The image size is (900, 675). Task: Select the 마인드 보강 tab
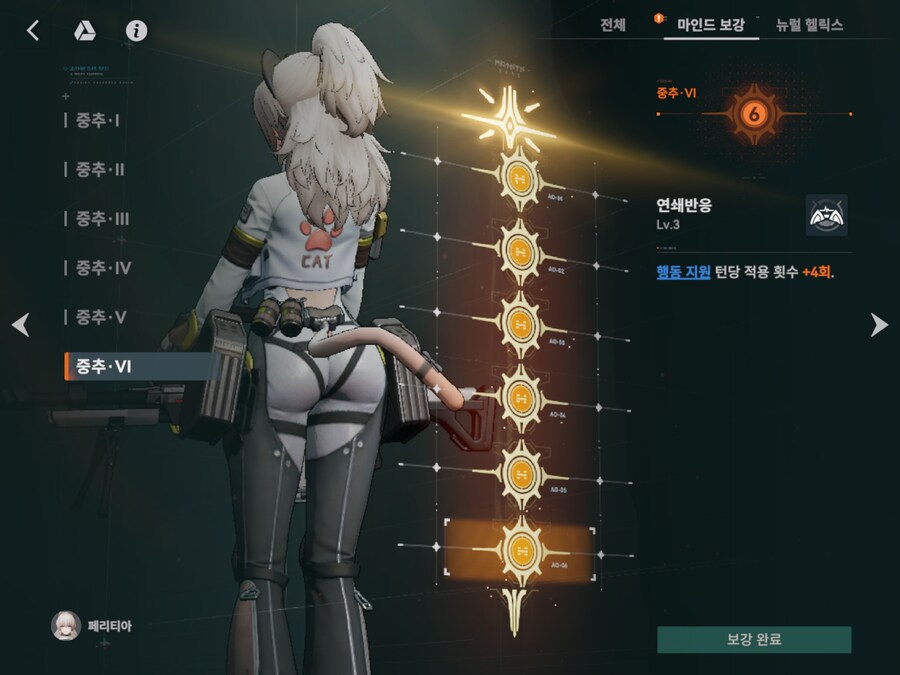[711, 25]
